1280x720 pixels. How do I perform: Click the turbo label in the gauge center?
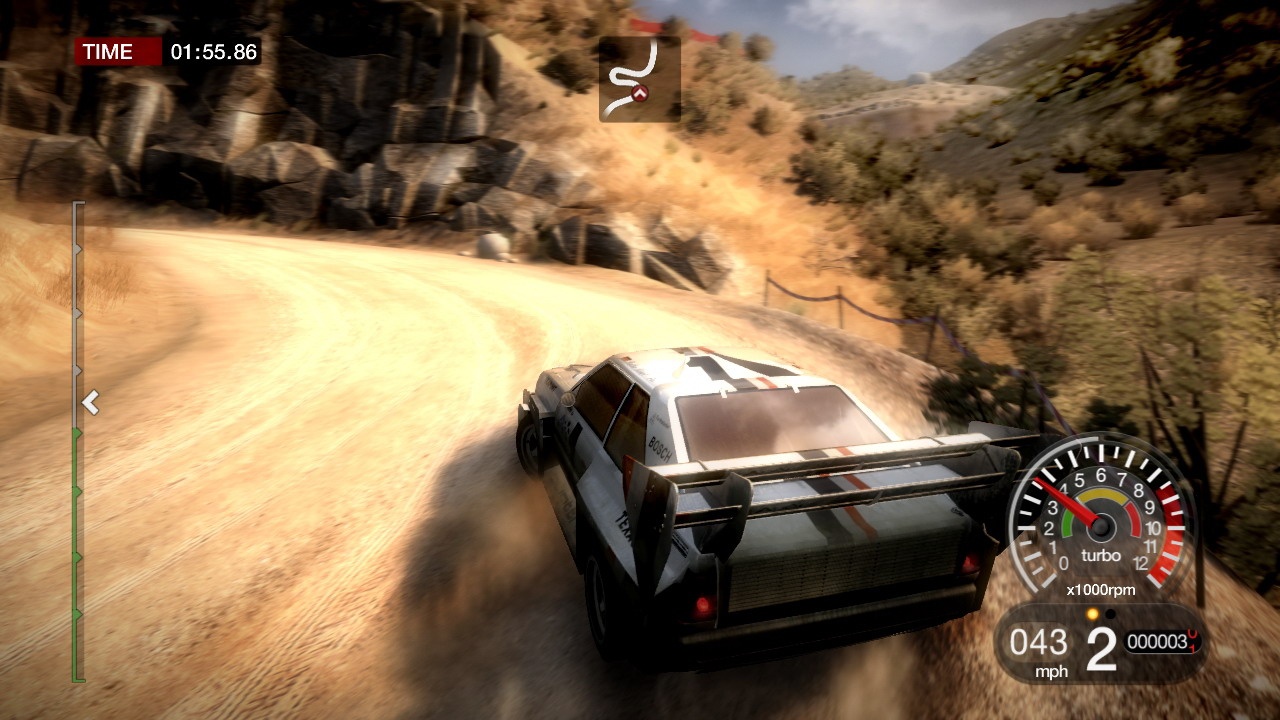(x=1101, y=556)
